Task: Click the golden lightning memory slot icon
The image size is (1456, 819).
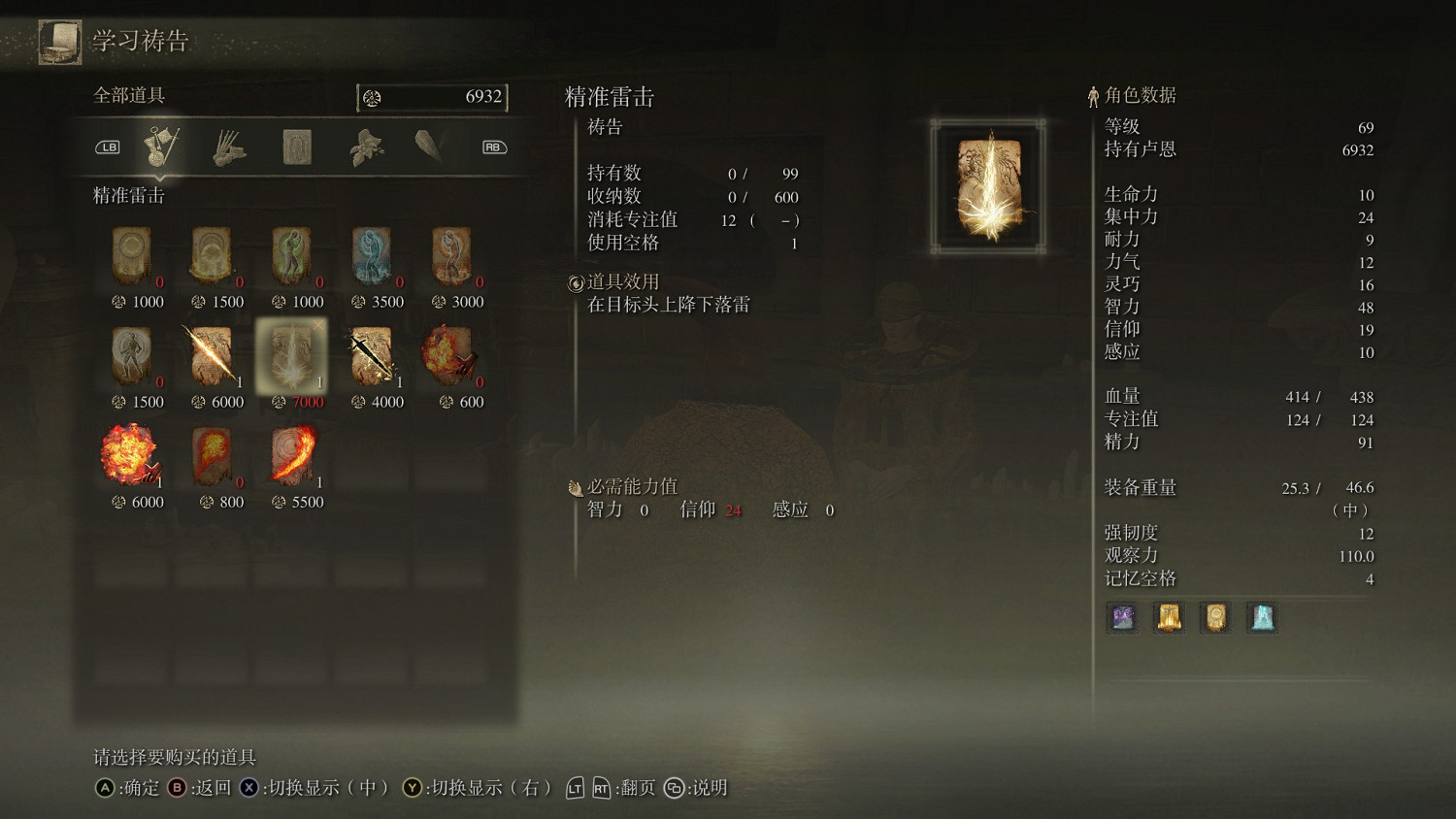Action: pos(1169,617)
